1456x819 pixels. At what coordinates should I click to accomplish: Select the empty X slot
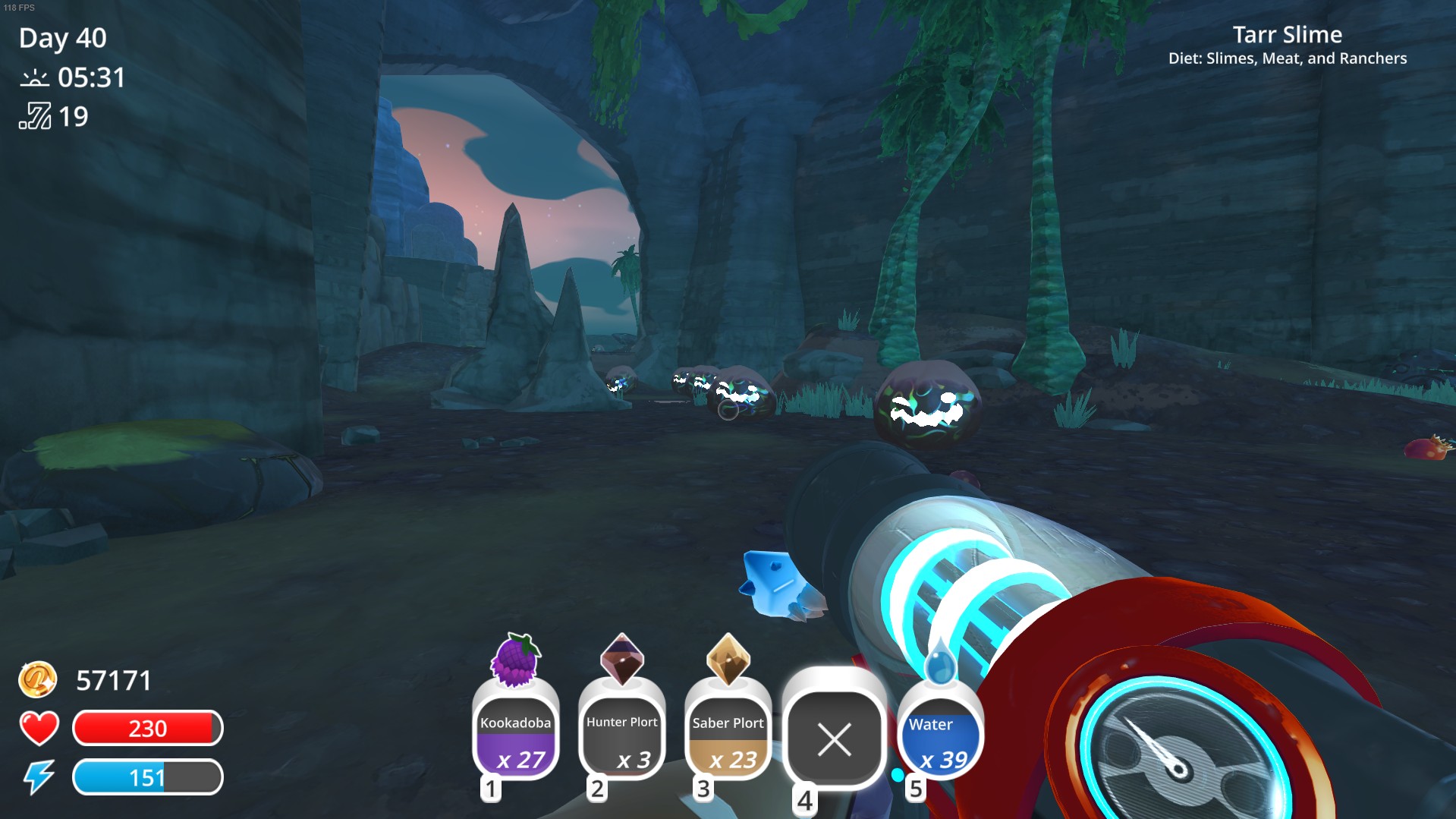click(835, 739)
